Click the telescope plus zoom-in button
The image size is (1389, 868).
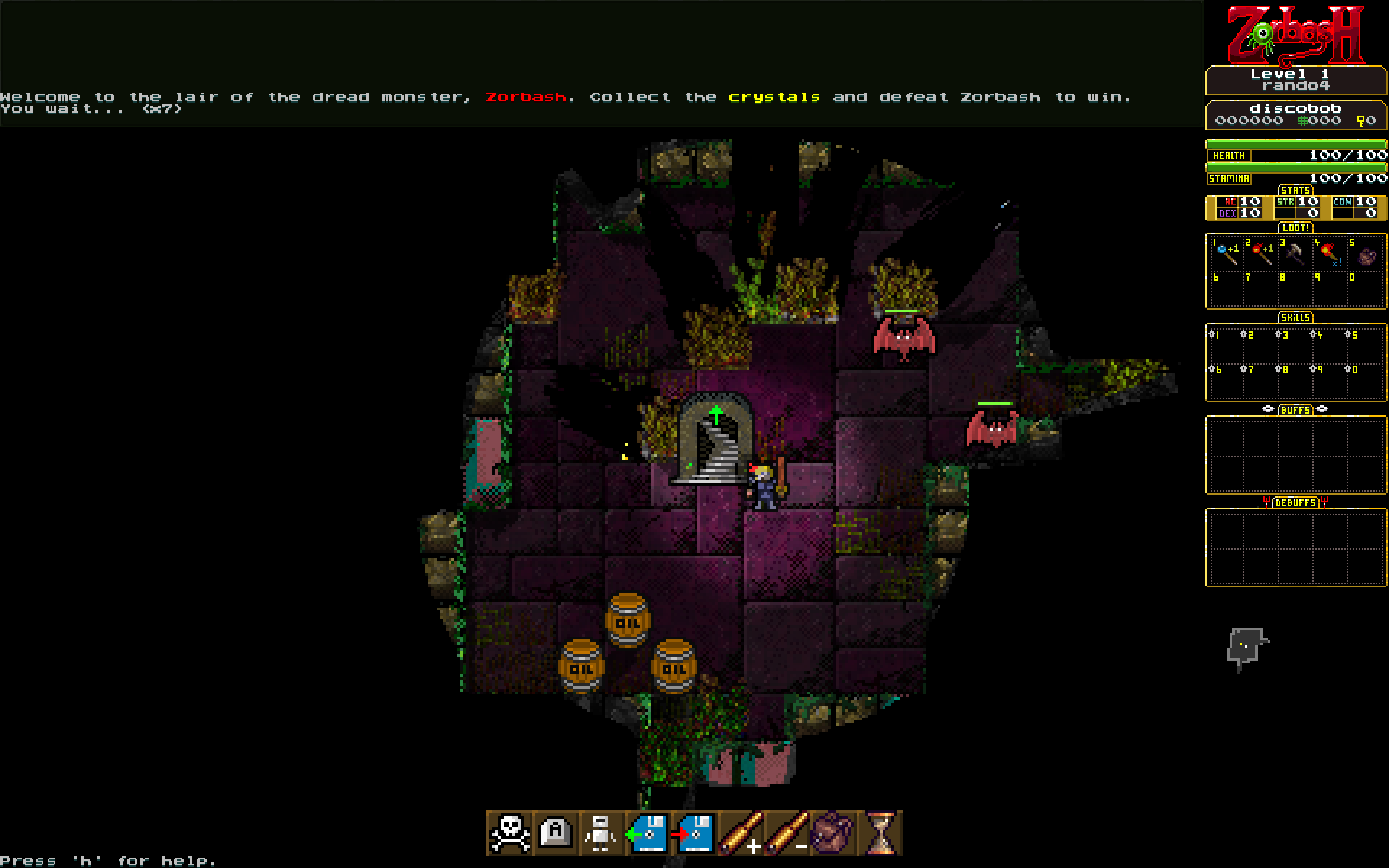(741, 833)
